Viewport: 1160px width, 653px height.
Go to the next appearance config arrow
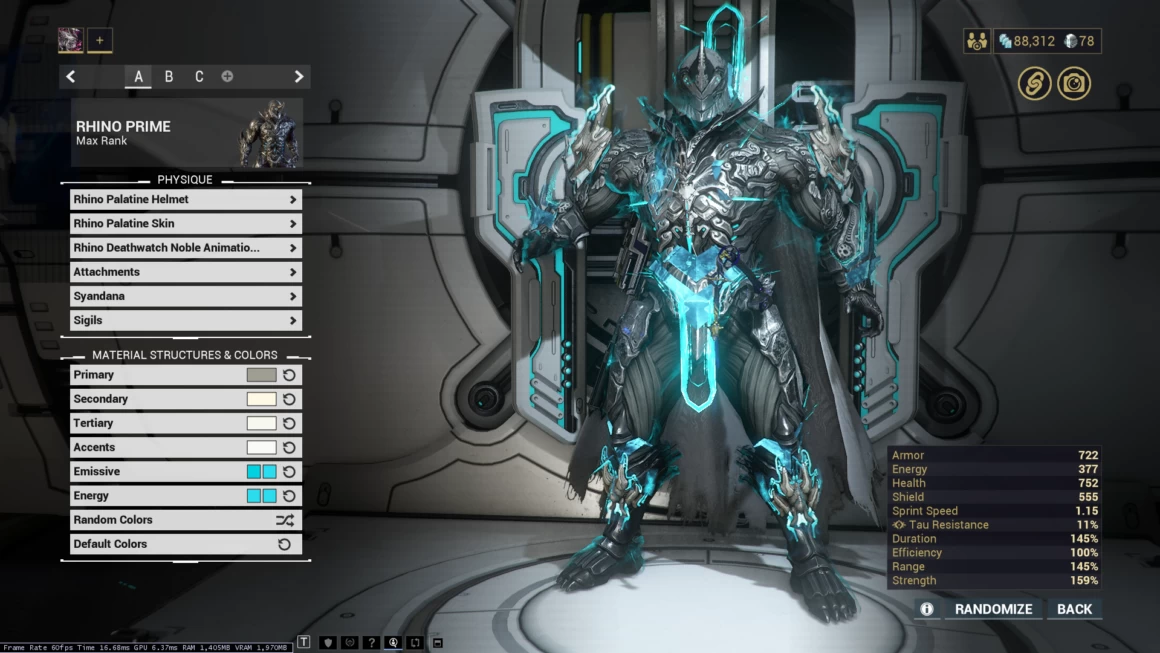pos(298,77)
